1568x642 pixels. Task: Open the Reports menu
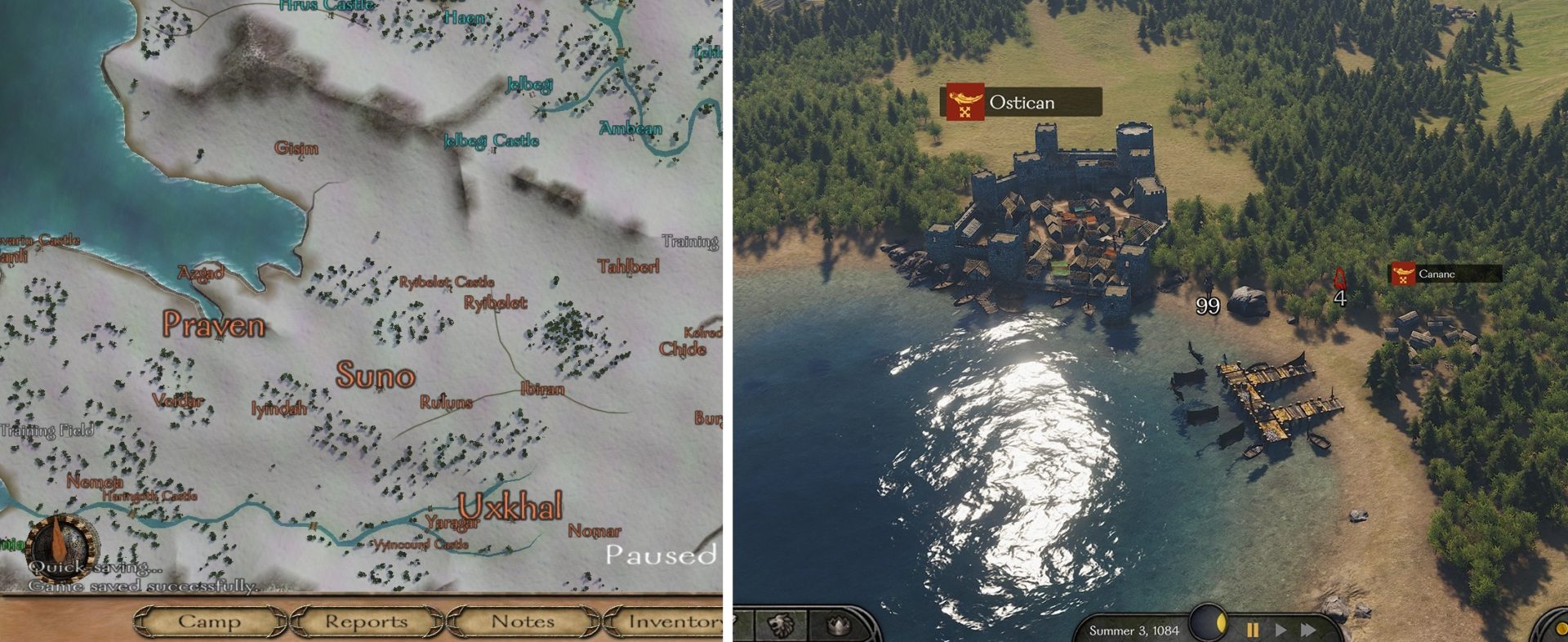click(366, 622)
